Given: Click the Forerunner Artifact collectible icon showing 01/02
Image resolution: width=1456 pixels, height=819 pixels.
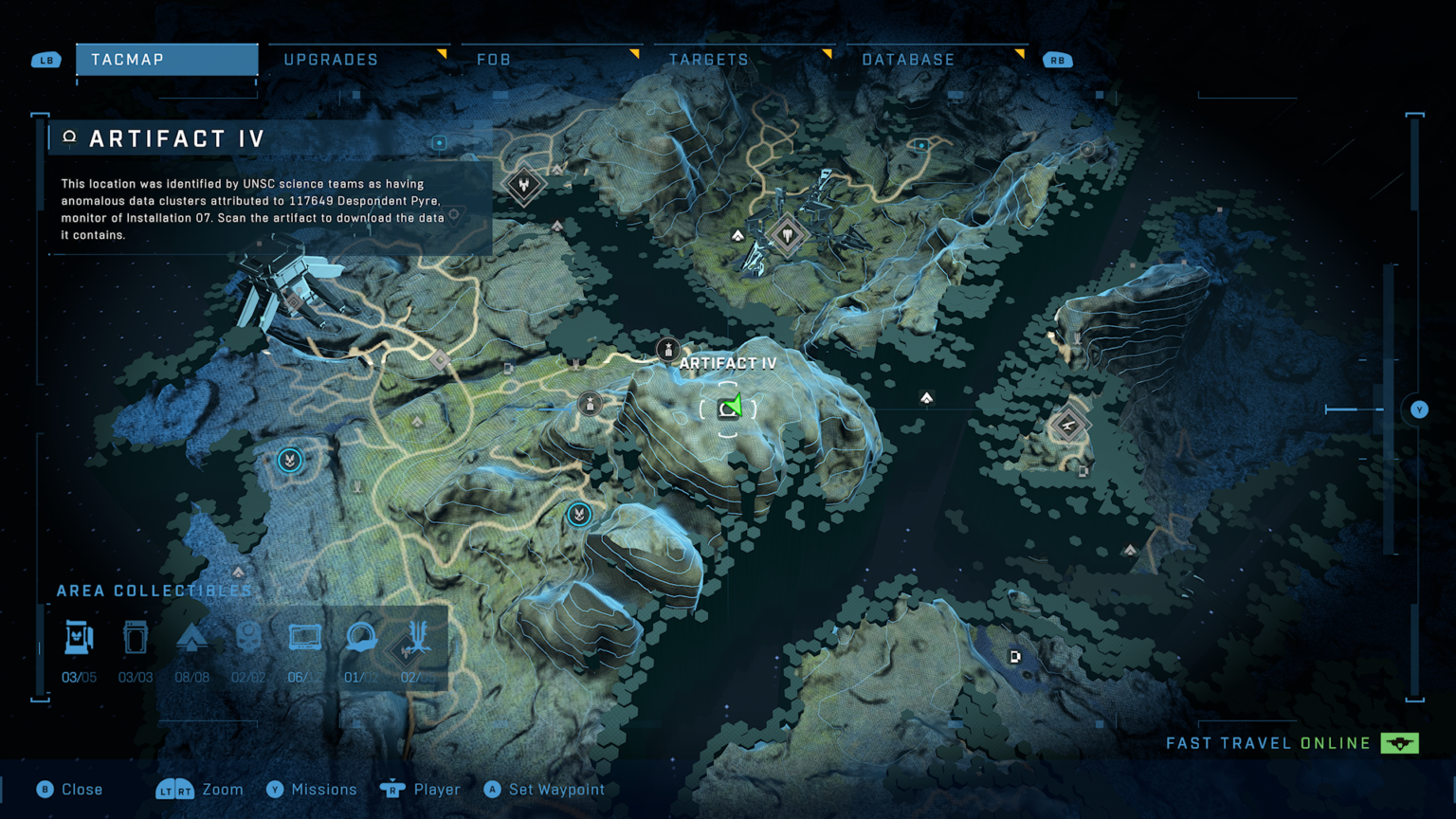Looking at the screenshot, I should [360, 637].
